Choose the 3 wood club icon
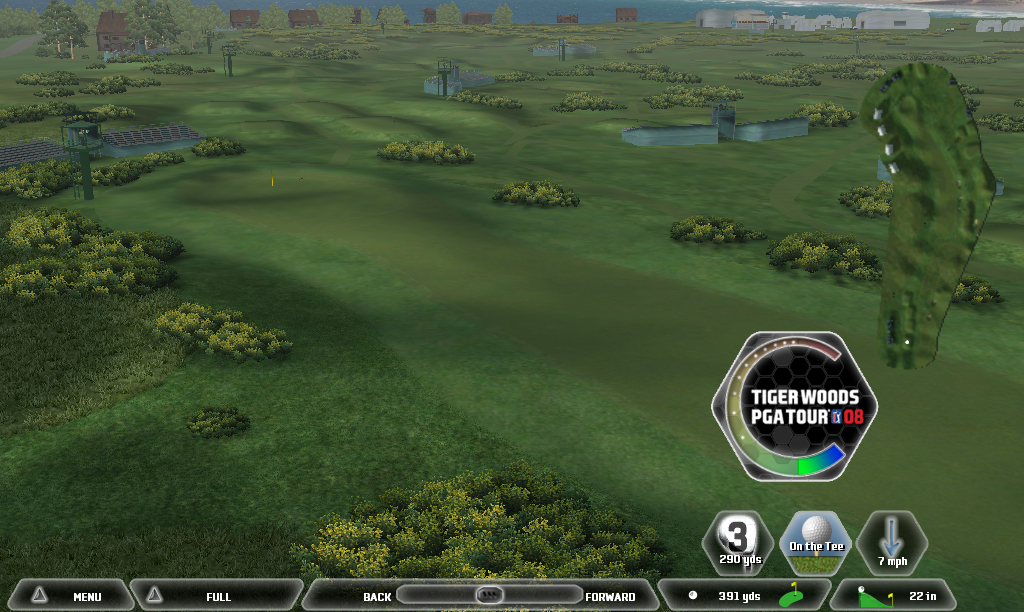The width and height of the screenshot is (1024, 612). coord(737,543)
